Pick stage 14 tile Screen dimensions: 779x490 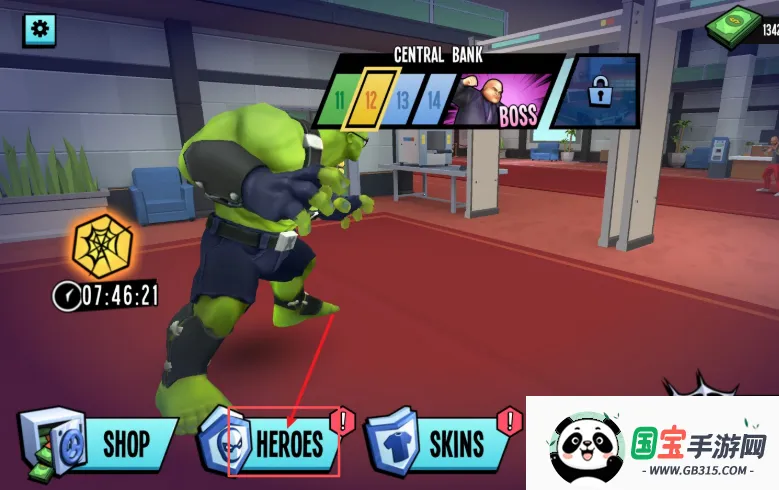point(433,101)
